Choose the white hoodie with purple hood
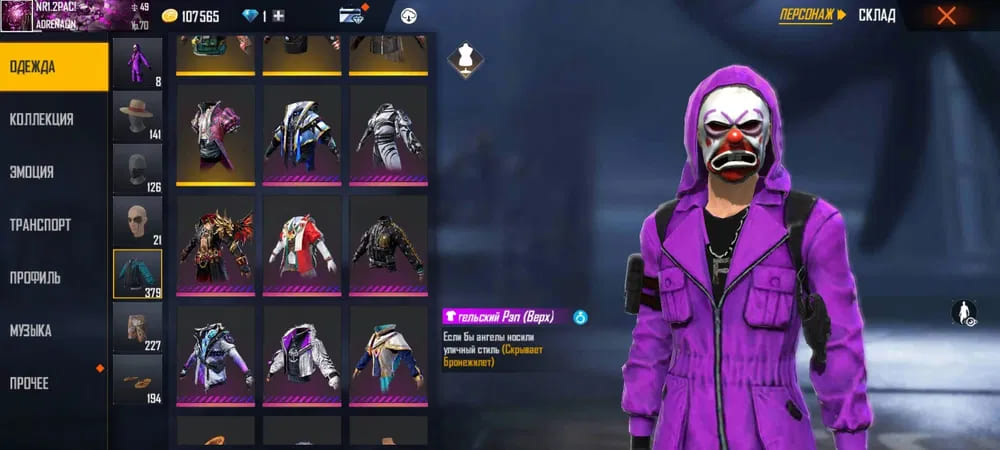The image size is (1000, 450). coord(302,354)
